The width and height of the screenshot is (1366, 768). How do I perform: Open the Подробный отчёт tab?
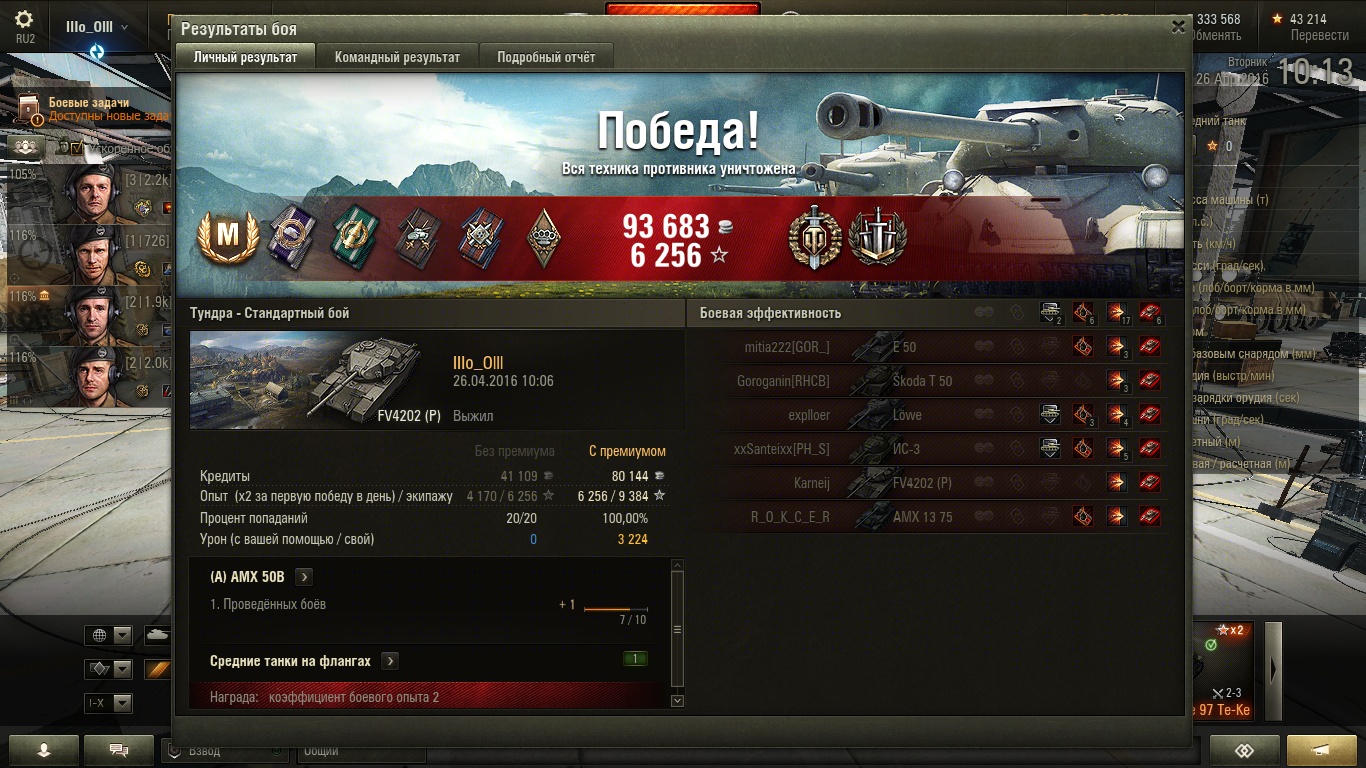(546, 57)
